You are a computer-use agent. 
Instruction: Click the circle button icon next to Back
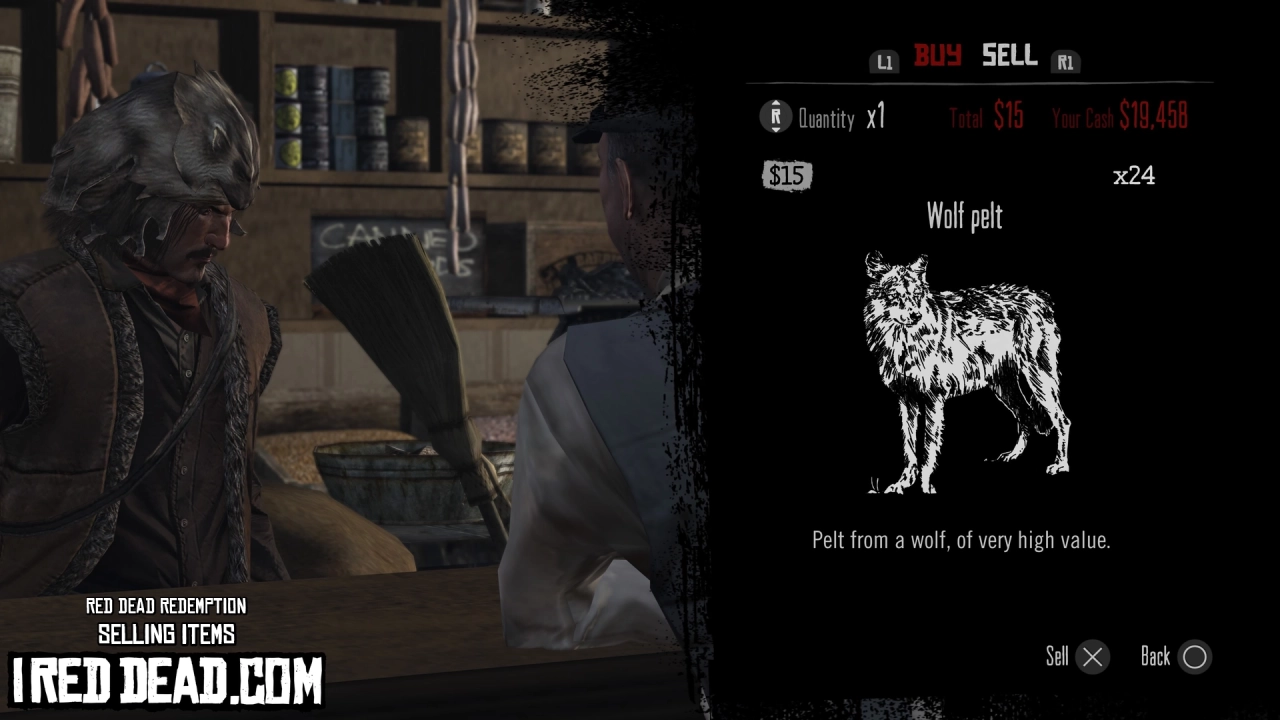tap(1194, 657)
